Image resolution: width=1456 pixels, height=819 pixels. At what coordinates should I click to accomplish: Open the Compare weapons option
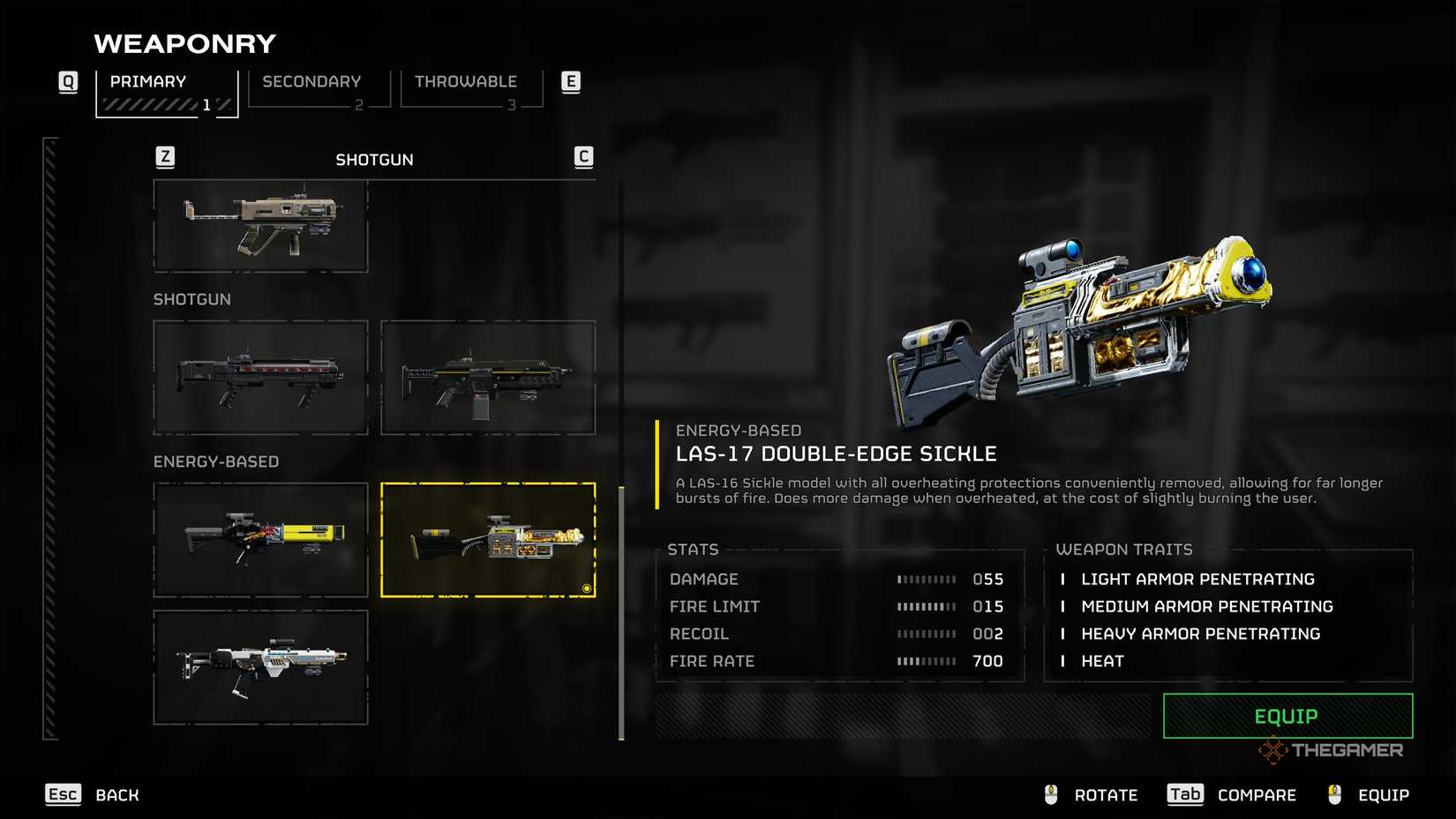[x=1232, y=794]
